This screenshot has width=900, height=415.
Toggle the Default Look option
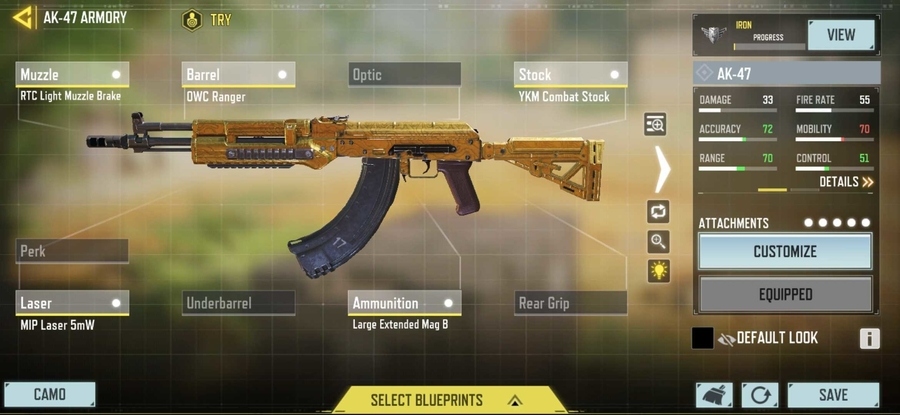click(703, 338)
